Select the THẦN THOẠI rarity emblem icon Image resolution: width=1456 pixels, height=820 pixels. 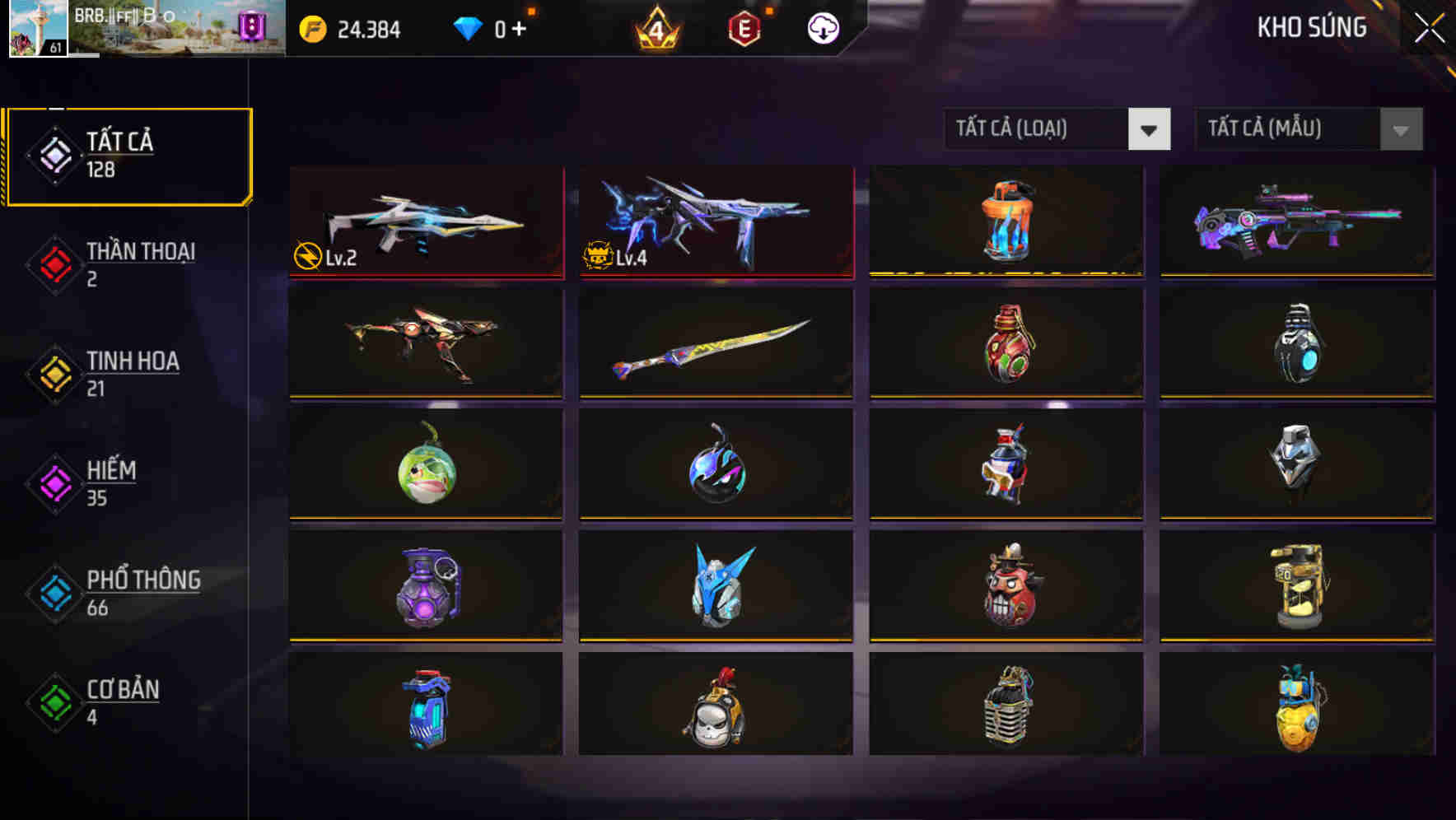pos(53,263)
